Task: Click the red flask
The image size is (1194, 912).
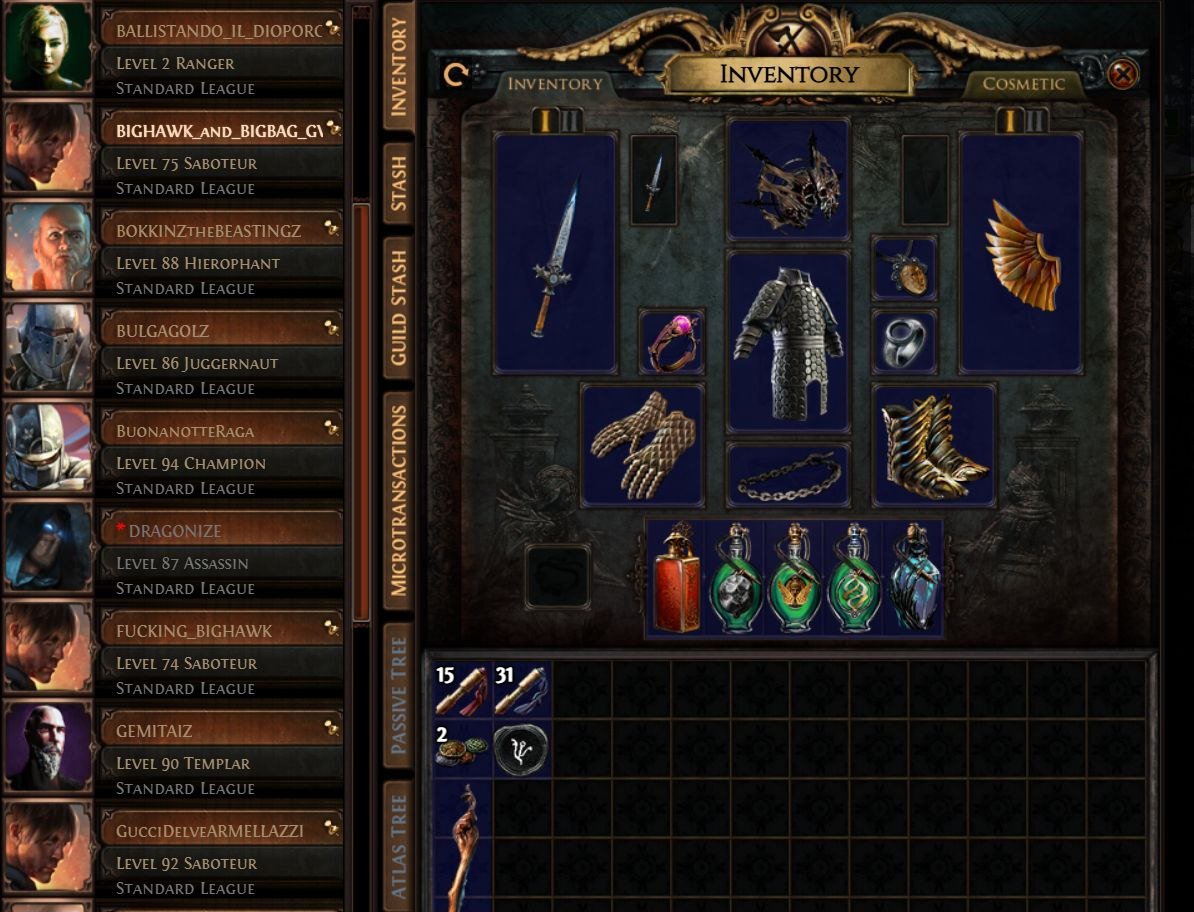Action: pyautogui.click(x=677, y=579)
